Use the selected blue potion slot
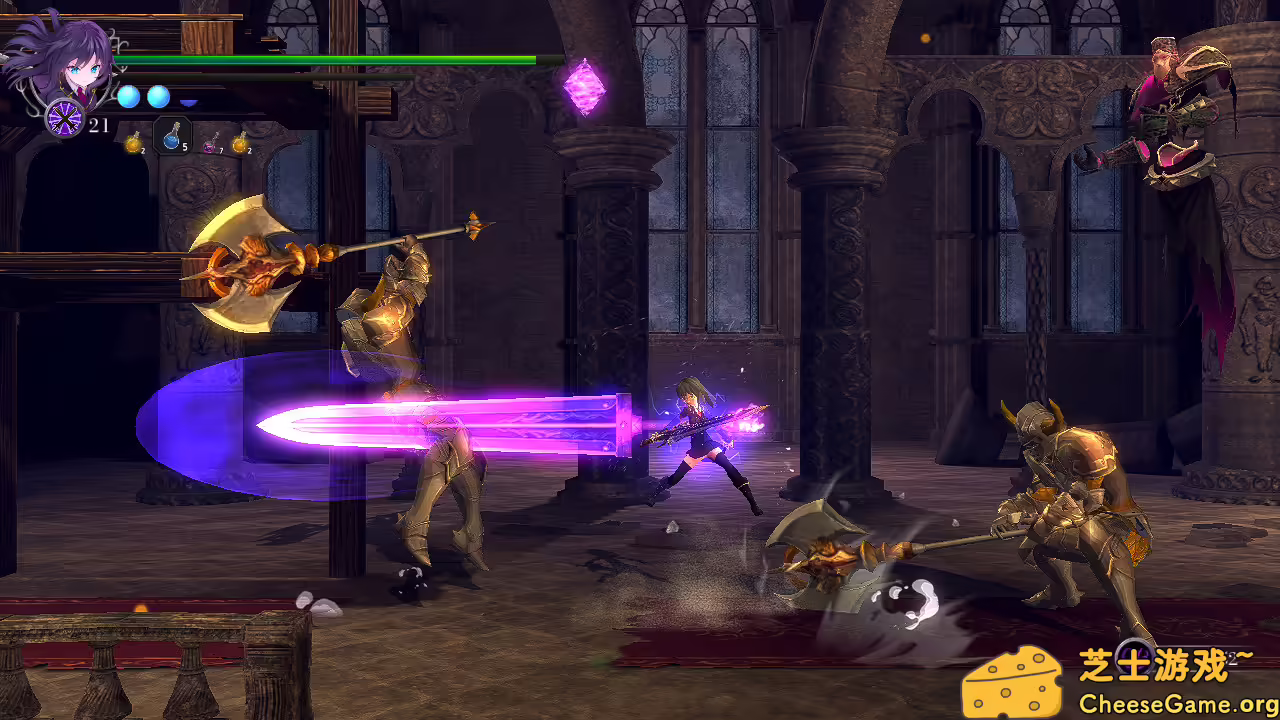Image resolution: width=1280 pixels, height=720 pixels. tap(171, 137)
